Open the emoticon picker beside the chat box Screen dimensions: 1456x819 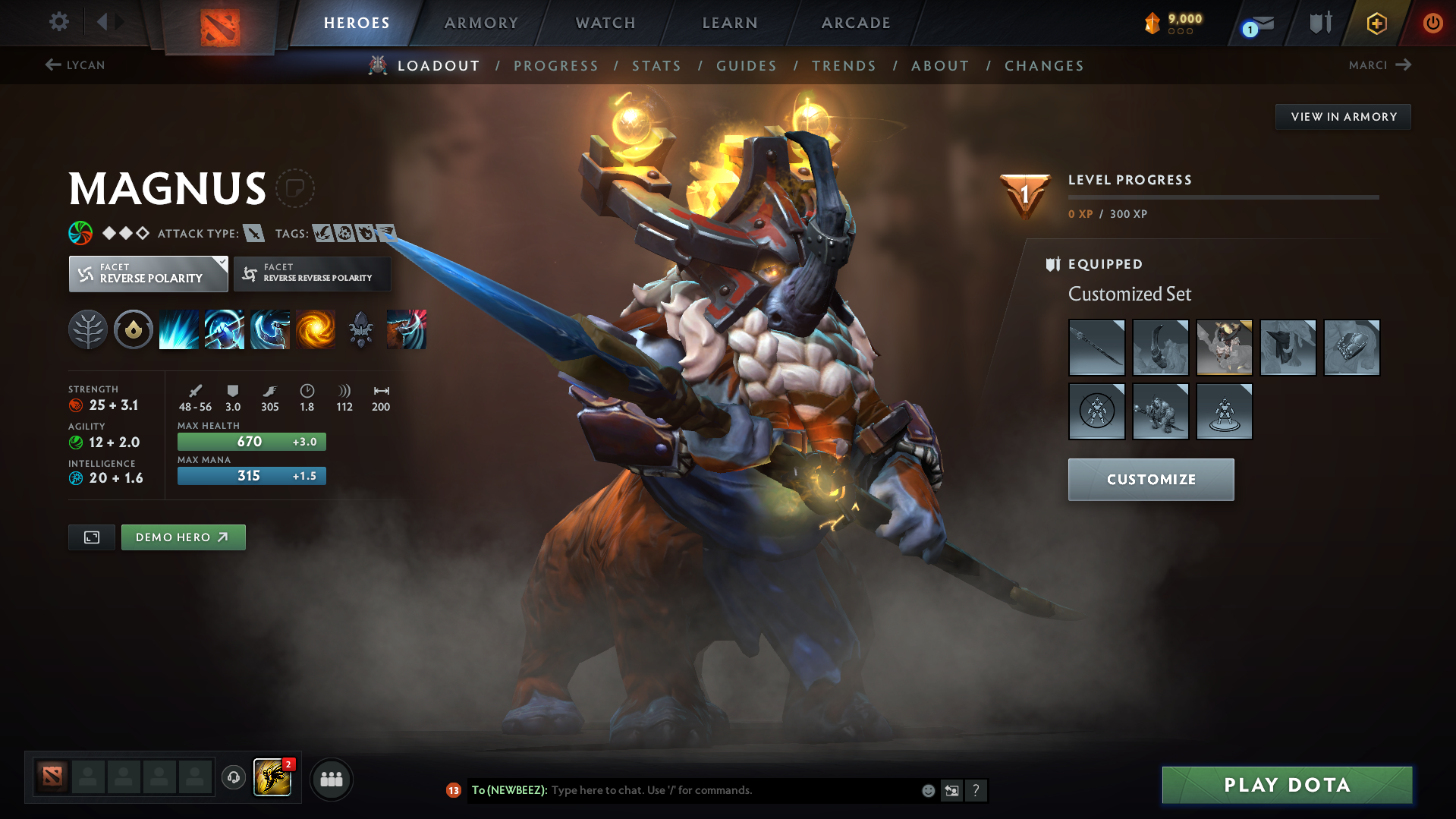928,790
